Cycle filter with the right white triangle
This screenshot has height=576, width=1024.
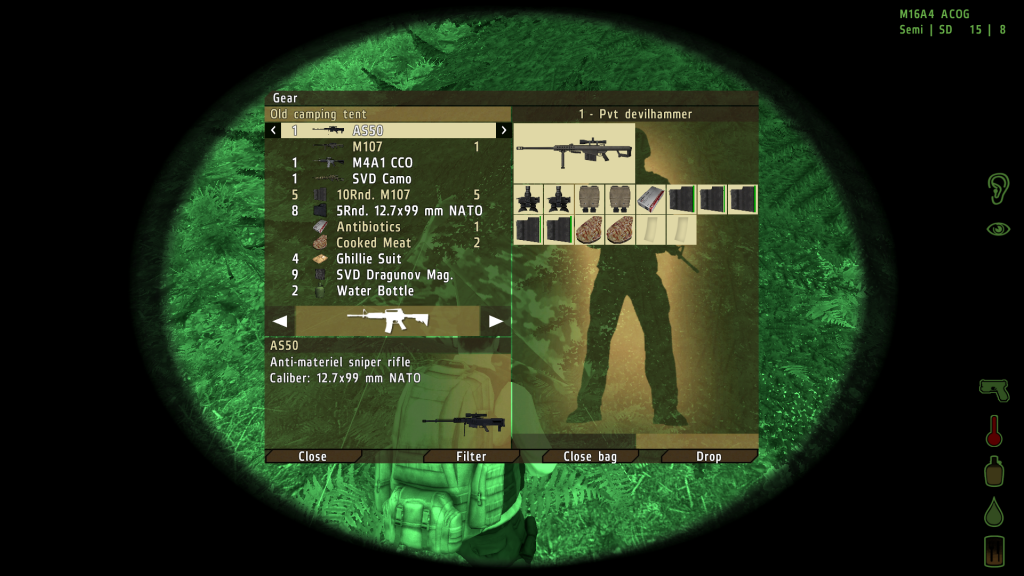495,321
